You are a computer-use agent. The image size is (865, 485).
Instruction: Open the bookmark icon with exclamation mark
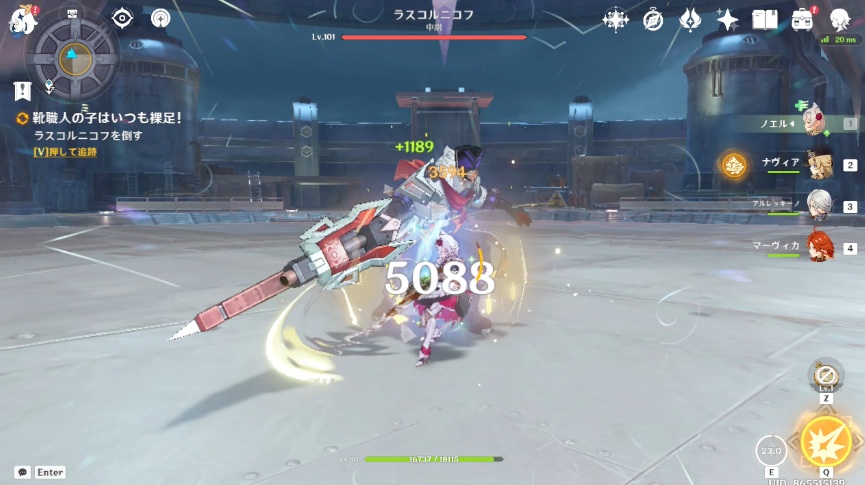[22, 91]
